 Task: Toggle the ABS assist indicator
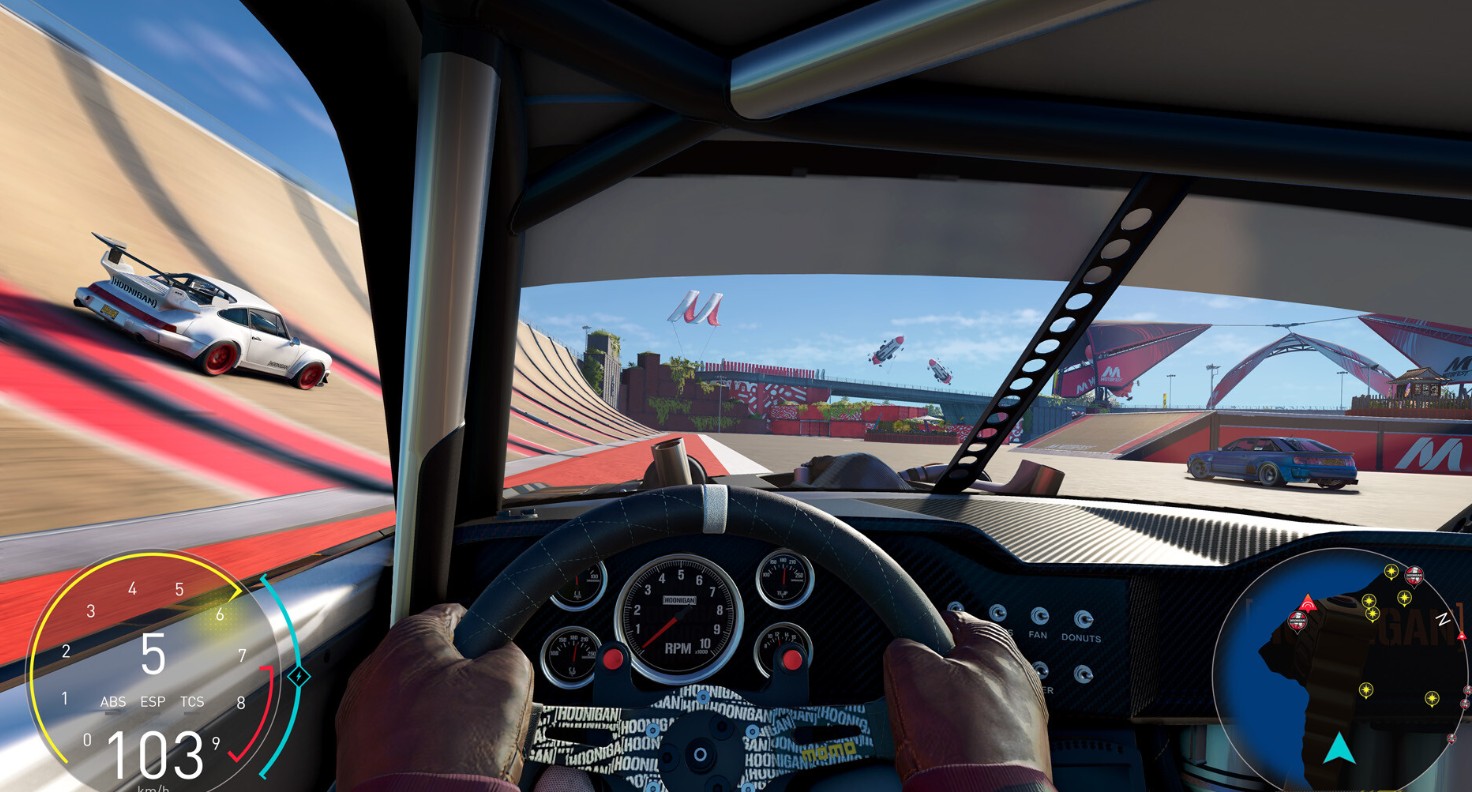pos(113,702)
